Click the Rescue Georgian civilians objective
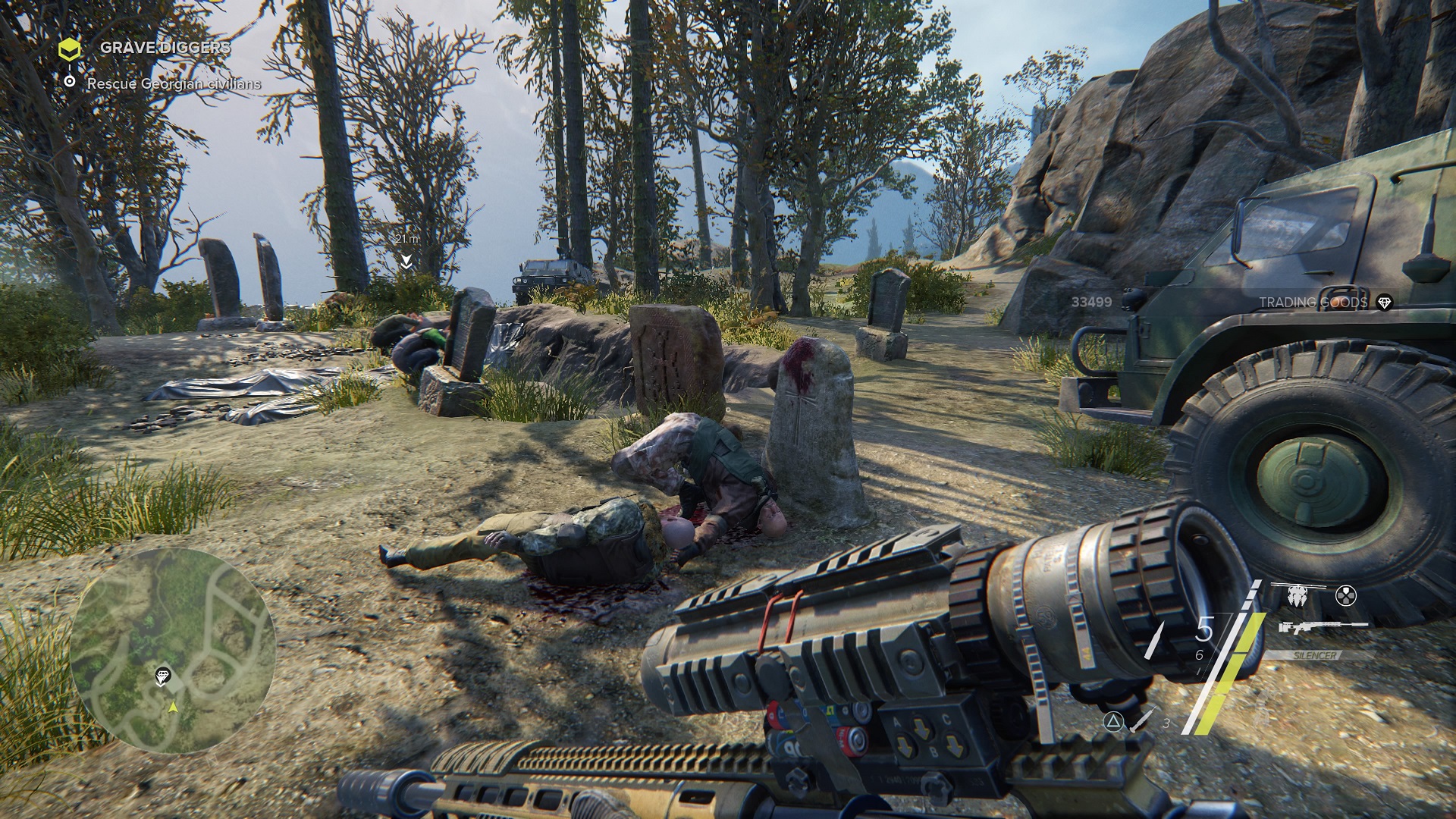Screen dimensions: 1456x819 [x=174, y=83]
